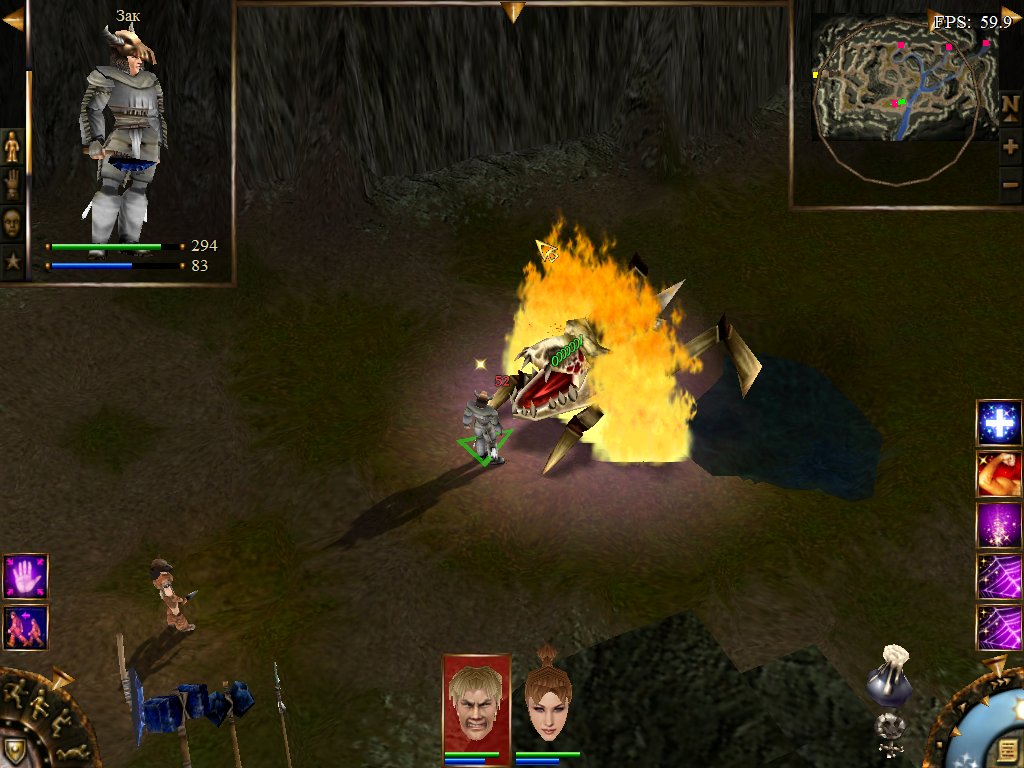
Task: Collapse character panel with the top-left arrow
Action: click(13, 19)
